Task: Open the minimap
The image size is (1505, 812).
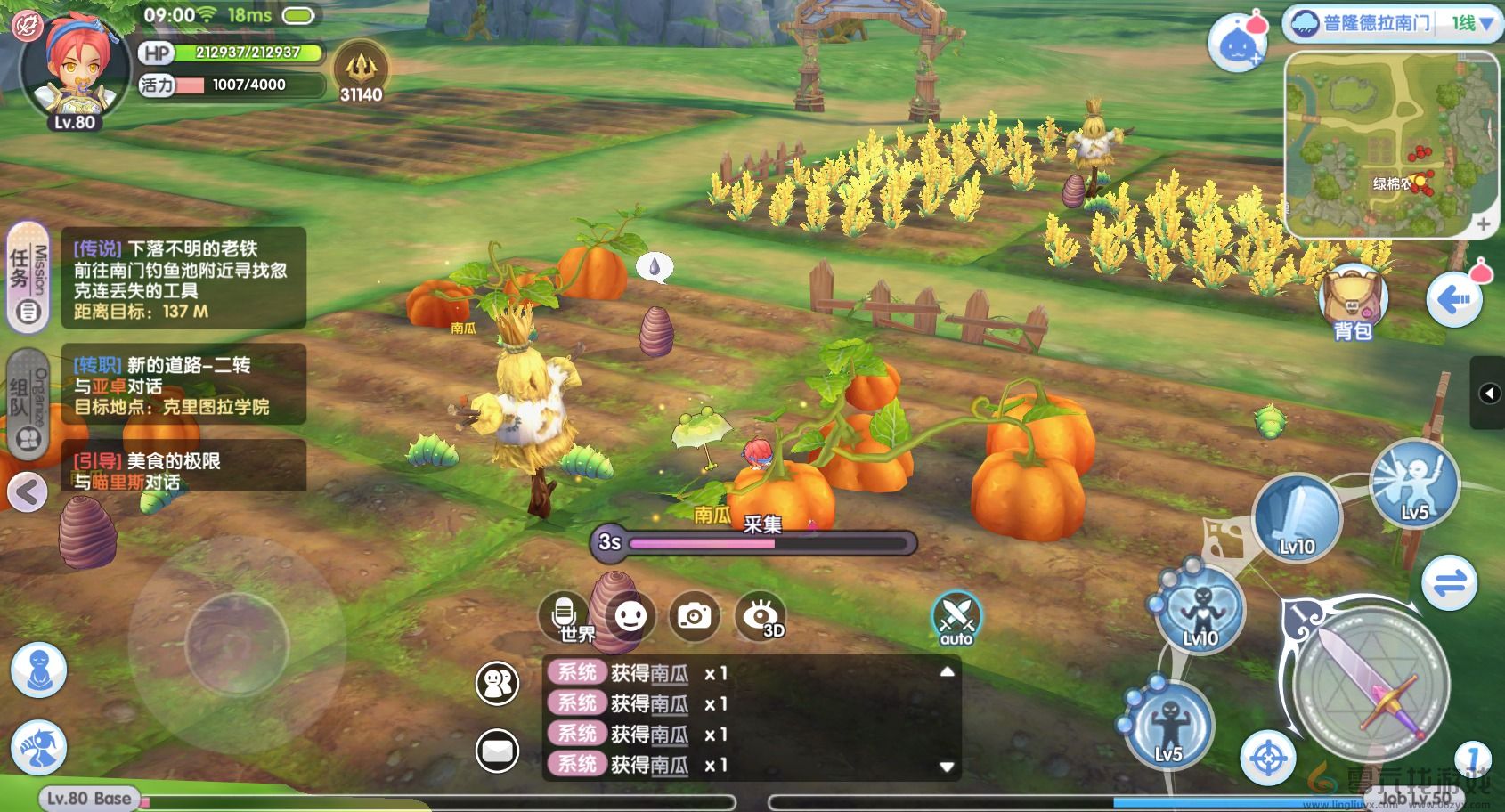Action: 1379,142
